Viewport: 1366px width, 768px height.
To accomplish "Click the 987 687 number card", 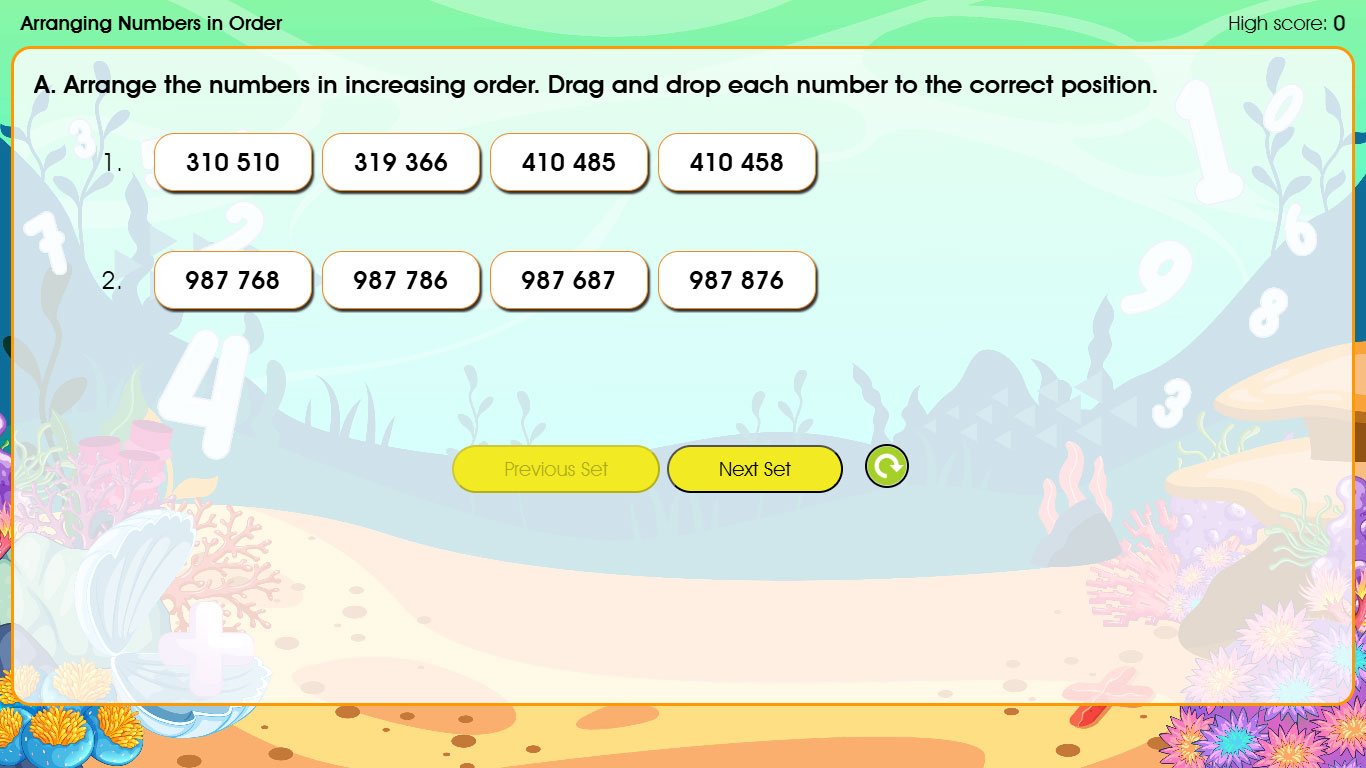I will [x=569, y=280].
